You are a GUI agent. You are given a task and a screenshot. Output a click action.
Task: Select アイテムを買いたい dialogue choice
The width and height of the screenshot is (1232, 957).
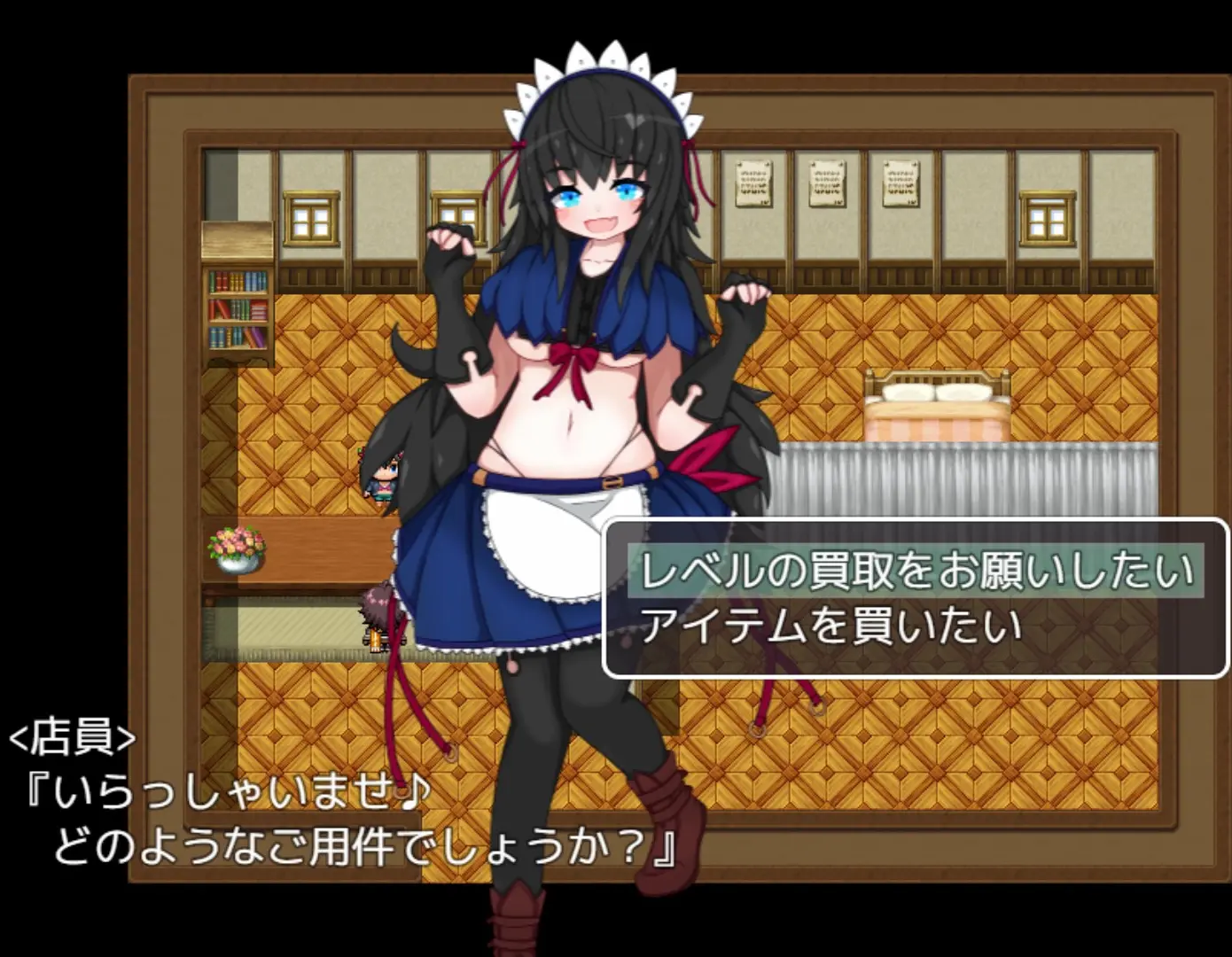click(830, 626)
